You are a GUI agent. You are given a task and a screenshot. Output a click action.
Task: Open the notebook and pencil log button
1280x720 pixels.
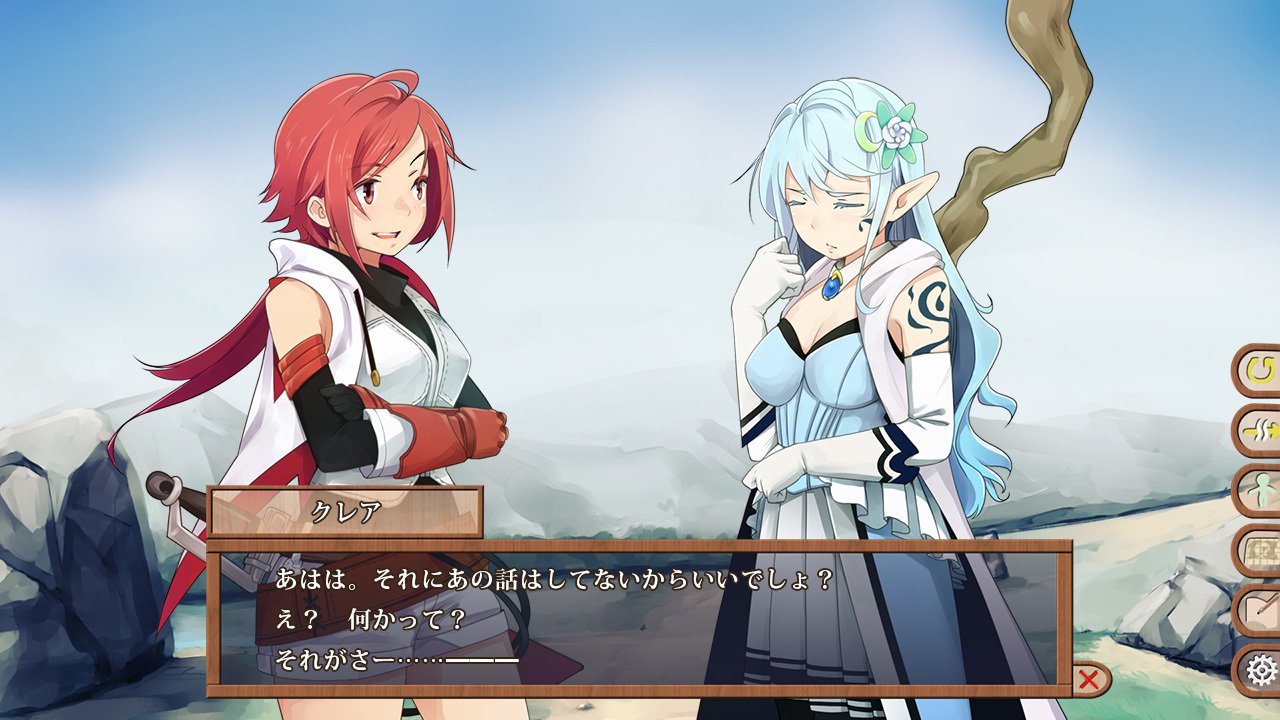point(1260,610)
